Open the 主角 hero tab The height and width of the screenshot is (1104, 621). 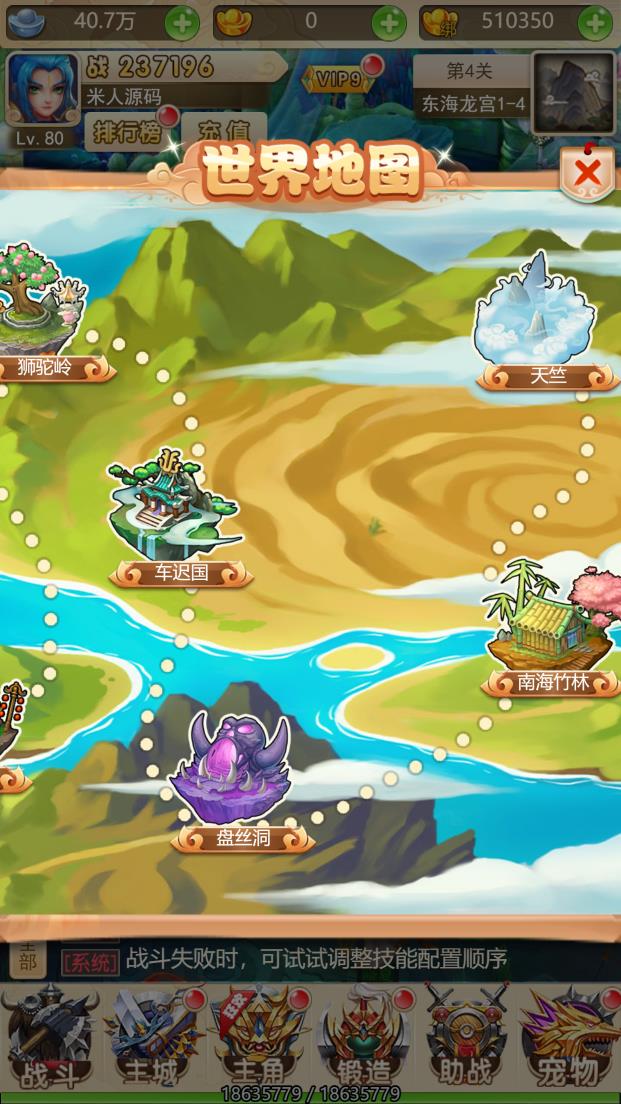[x=258, y=1035]
